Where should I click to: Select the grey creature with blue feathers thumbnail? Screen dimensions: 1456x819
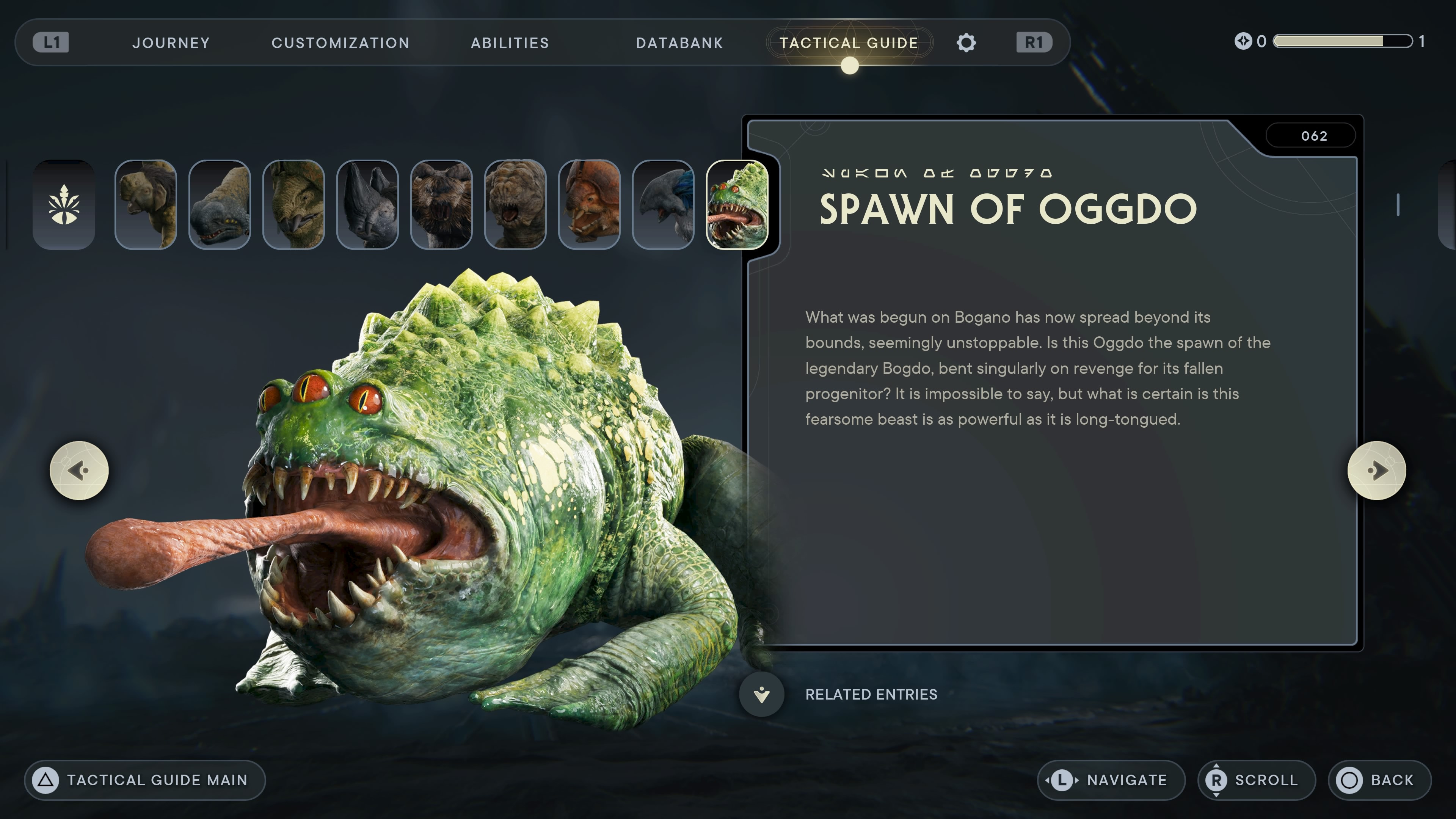click(663, 205)
